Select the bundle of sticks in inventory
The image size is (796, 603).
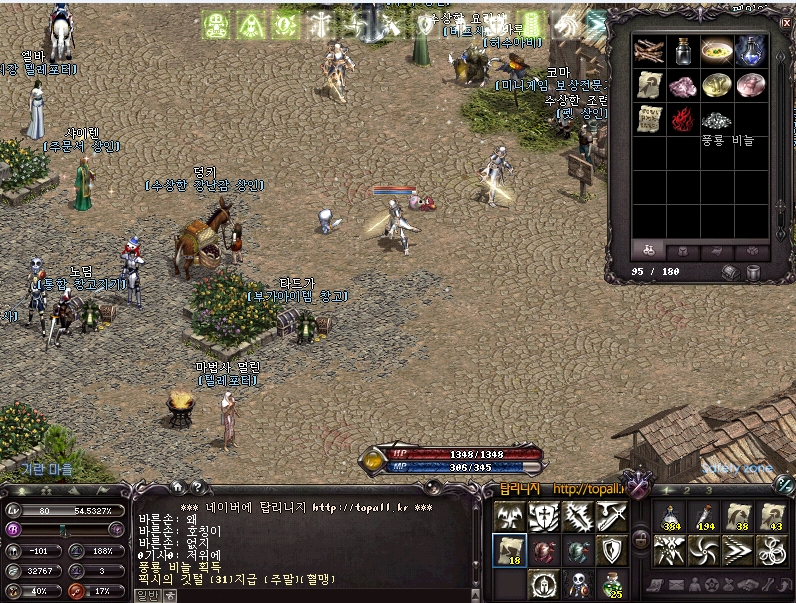tap(649, 51)
